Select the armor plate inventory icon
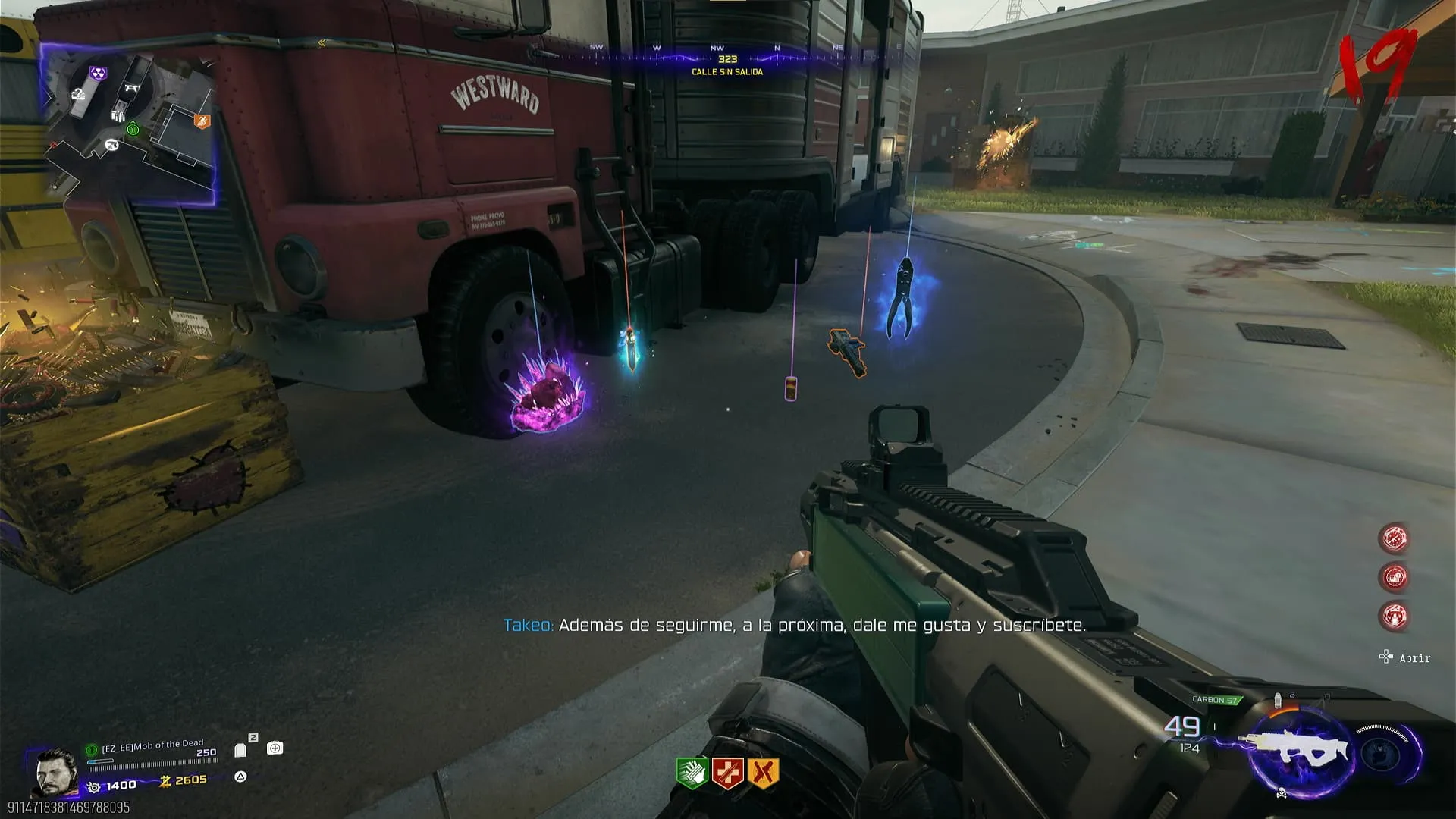 pyautogui.click(x=241, y=750)
